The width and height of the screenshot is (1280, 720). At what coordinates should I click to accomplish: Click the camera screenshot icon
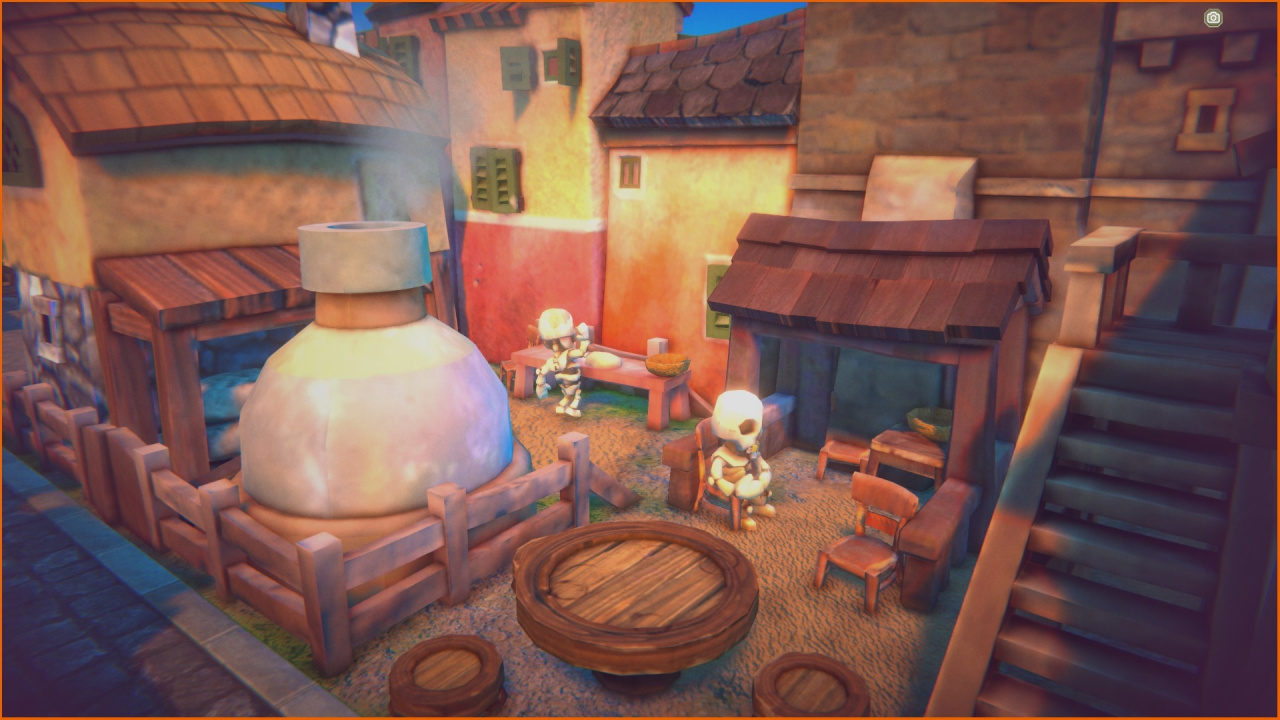(1213, 18)
